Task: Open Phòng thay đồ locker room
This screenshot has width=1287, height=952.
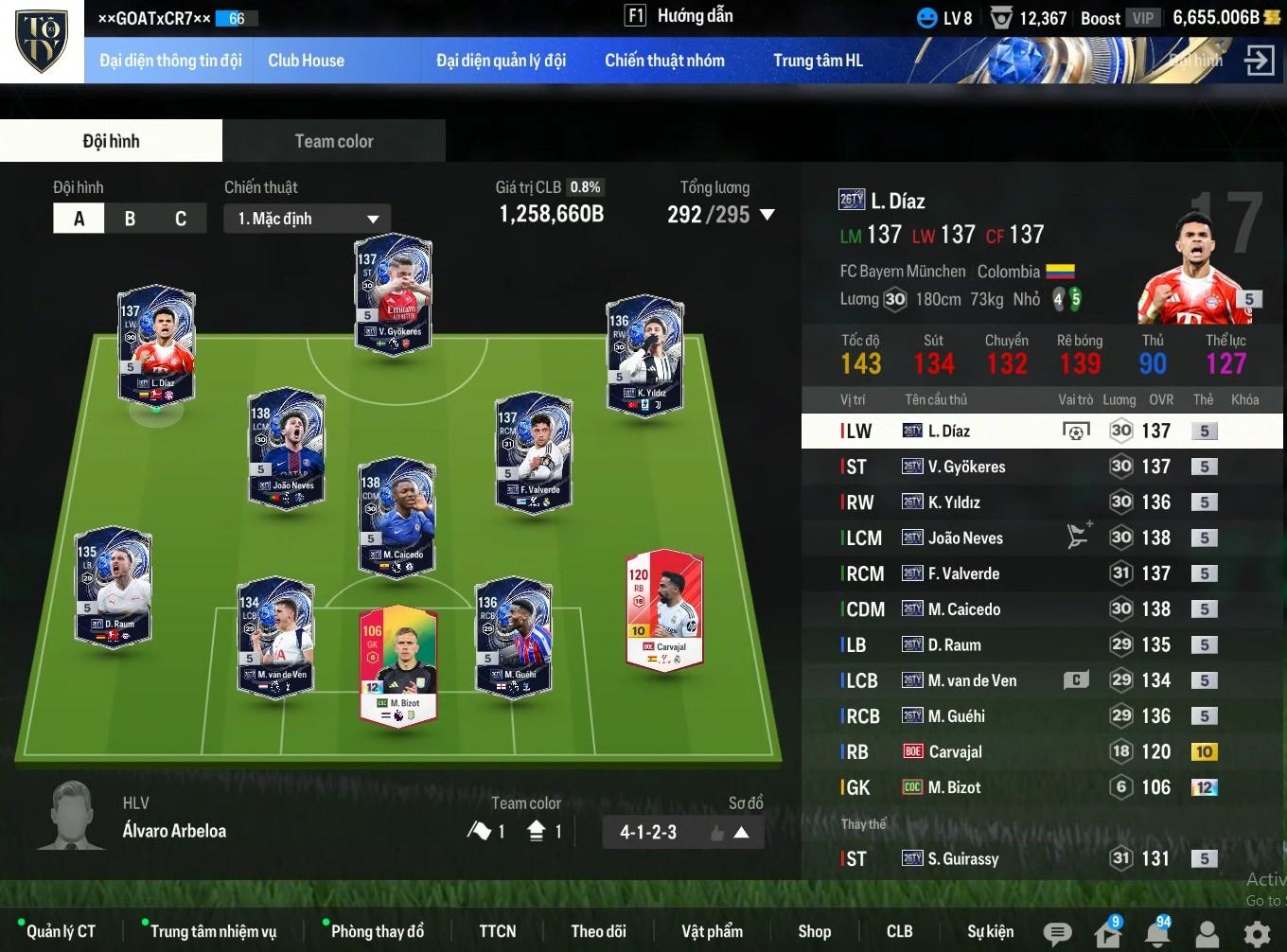Action: (x=377, y=931)
